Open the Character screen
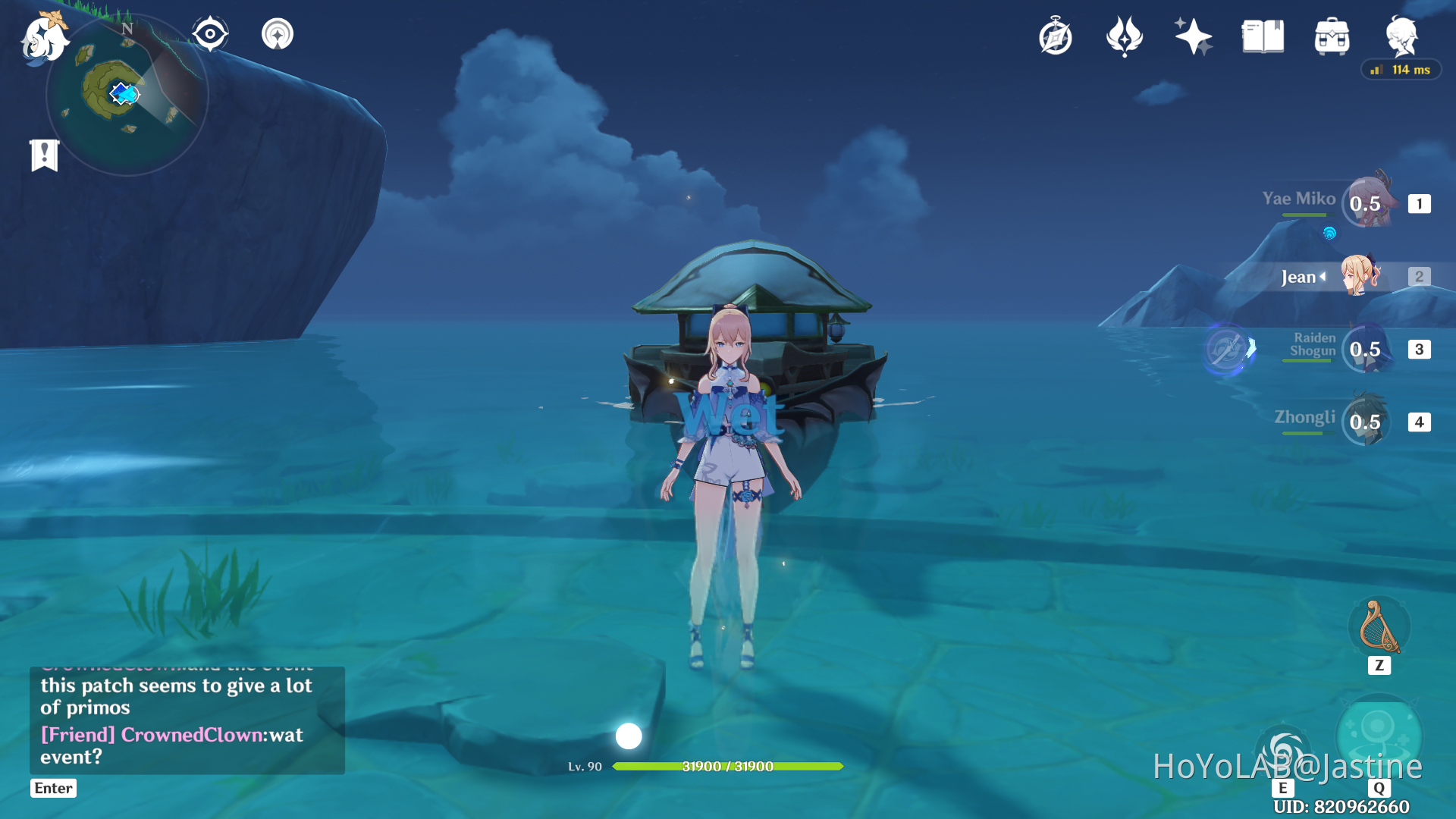This screenshot has width=1456, height=819. tap(1402, 36)
